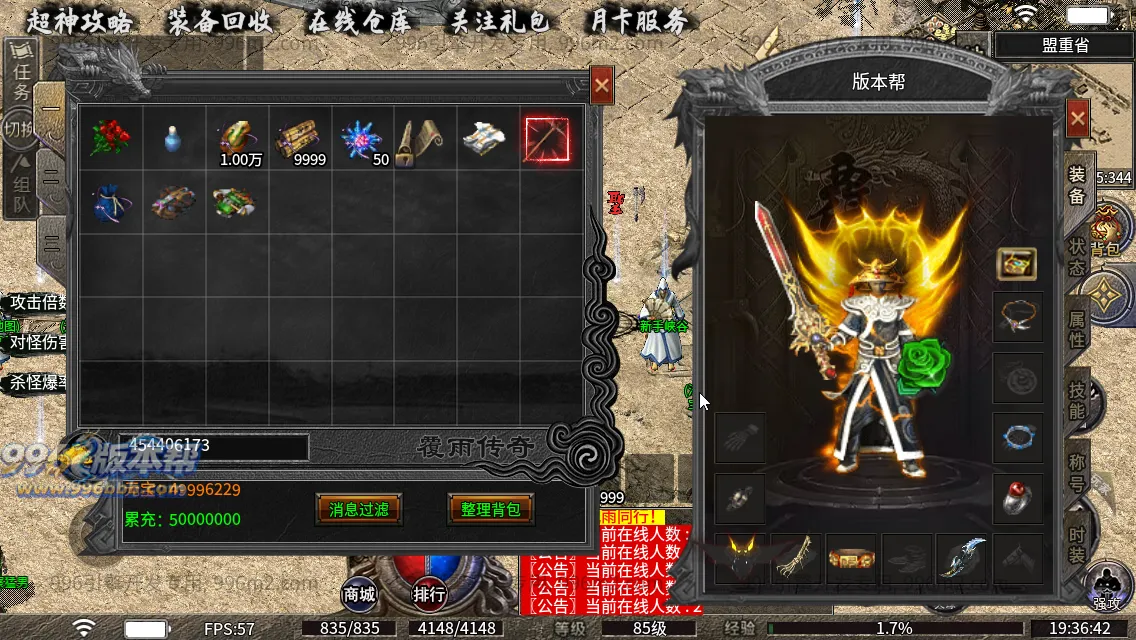
Task: Click the 整理背包 button
Action: [490, 509]
